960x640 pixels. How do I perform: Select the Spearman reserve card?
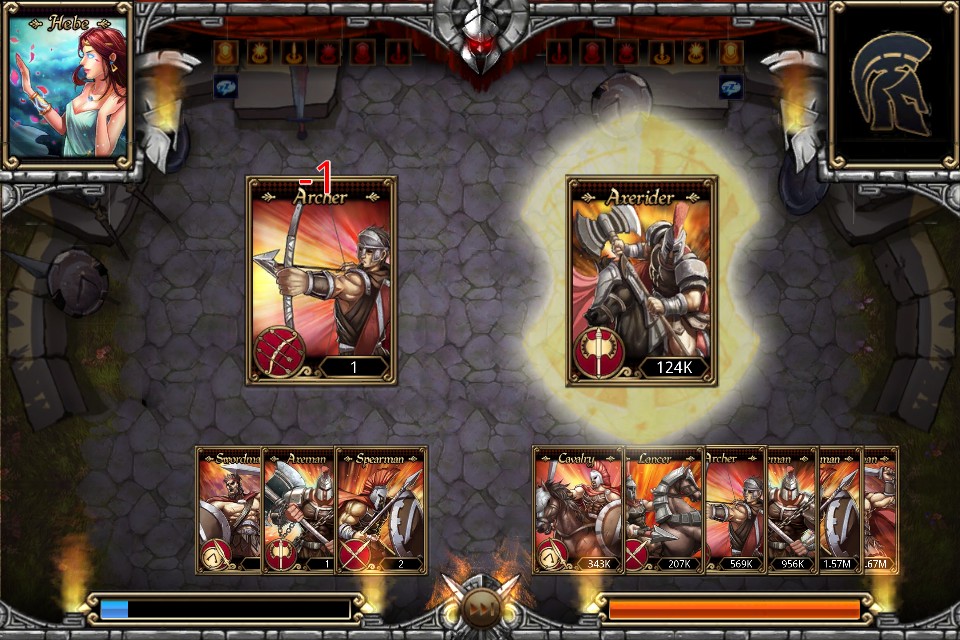pos(381,510)
